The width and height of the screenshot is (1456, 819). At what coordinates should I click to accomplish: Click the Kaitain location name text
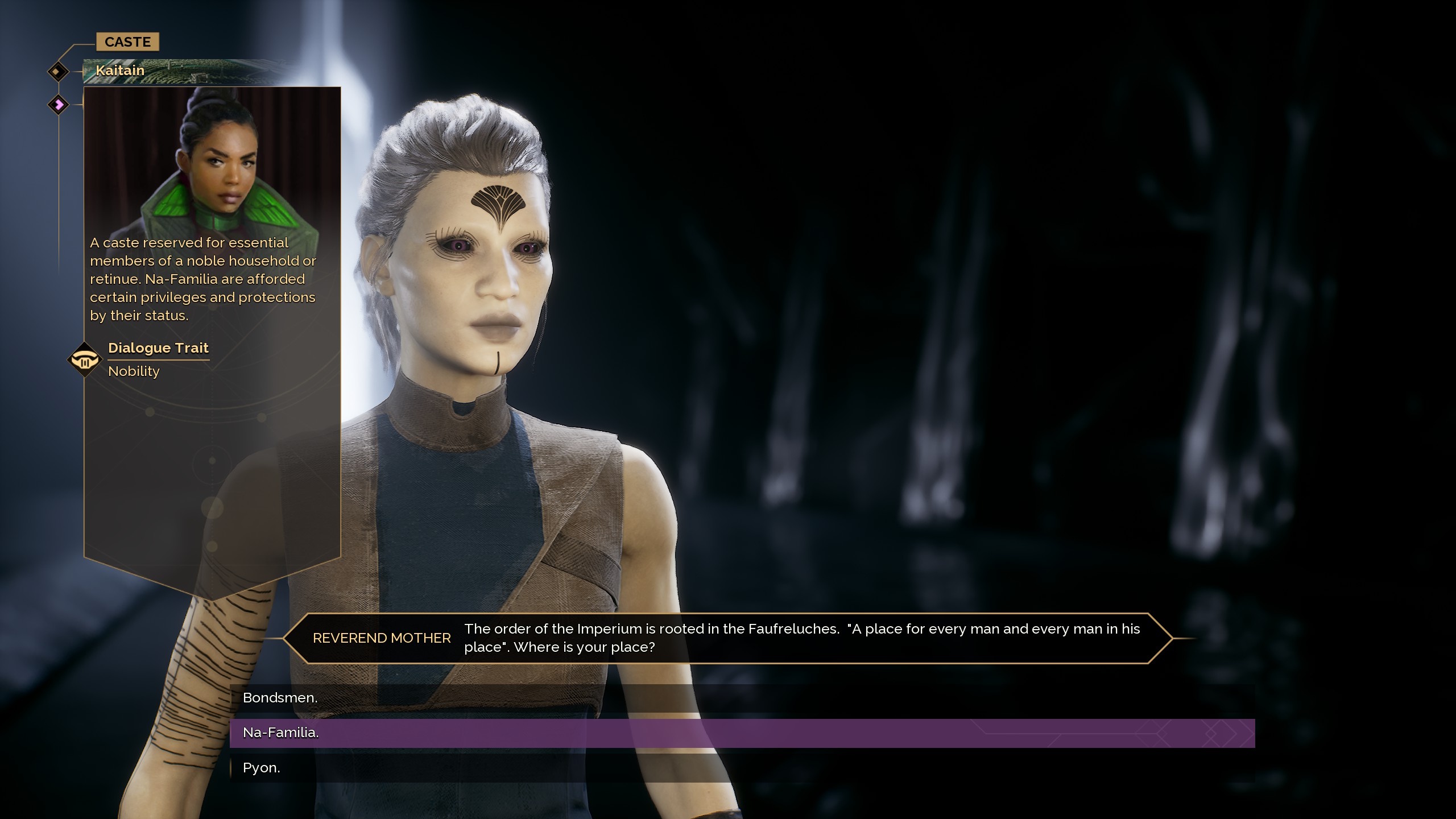coord(119,71)
